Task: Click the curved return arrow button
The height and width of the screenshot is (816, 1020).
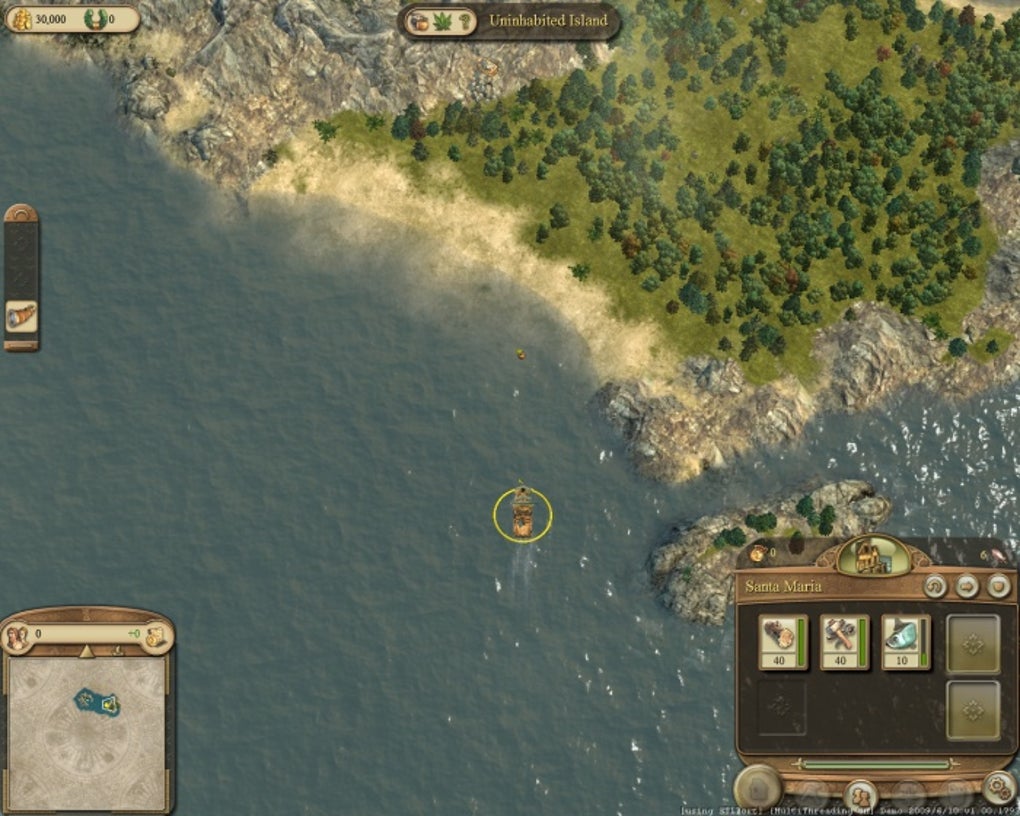Action: [x=935, y=586]
